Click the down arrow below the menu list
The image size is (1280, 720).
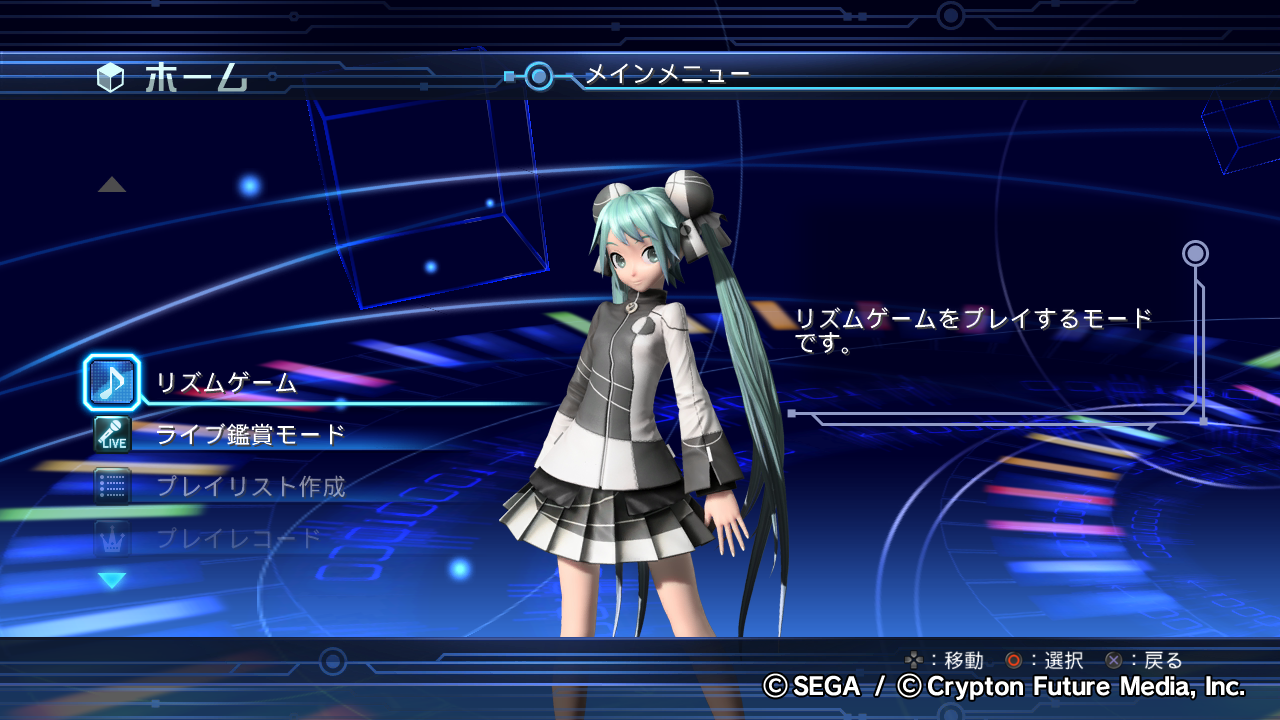click(x=112, y=580)
